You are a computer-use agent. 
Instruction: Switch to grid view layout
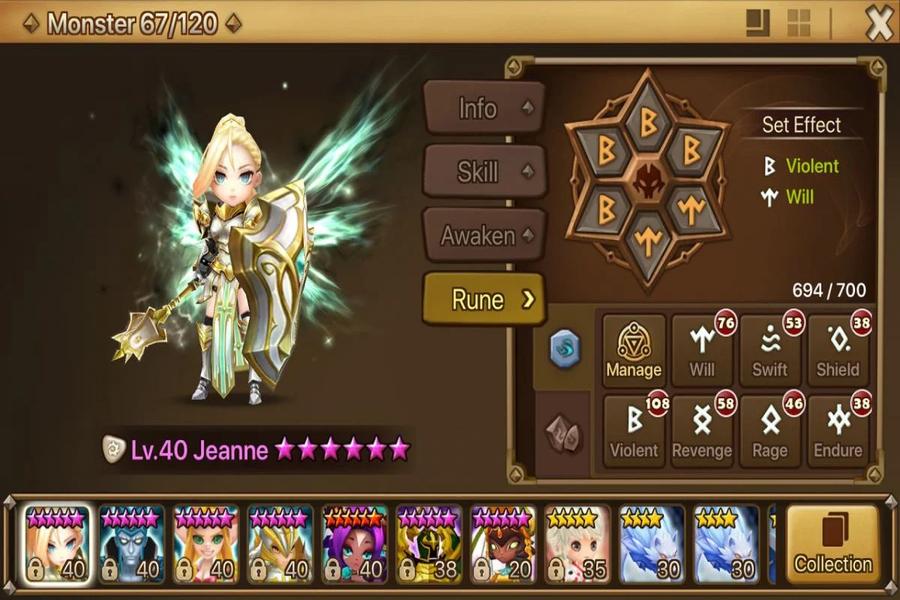pyautogui.click(x=798, y=24)
